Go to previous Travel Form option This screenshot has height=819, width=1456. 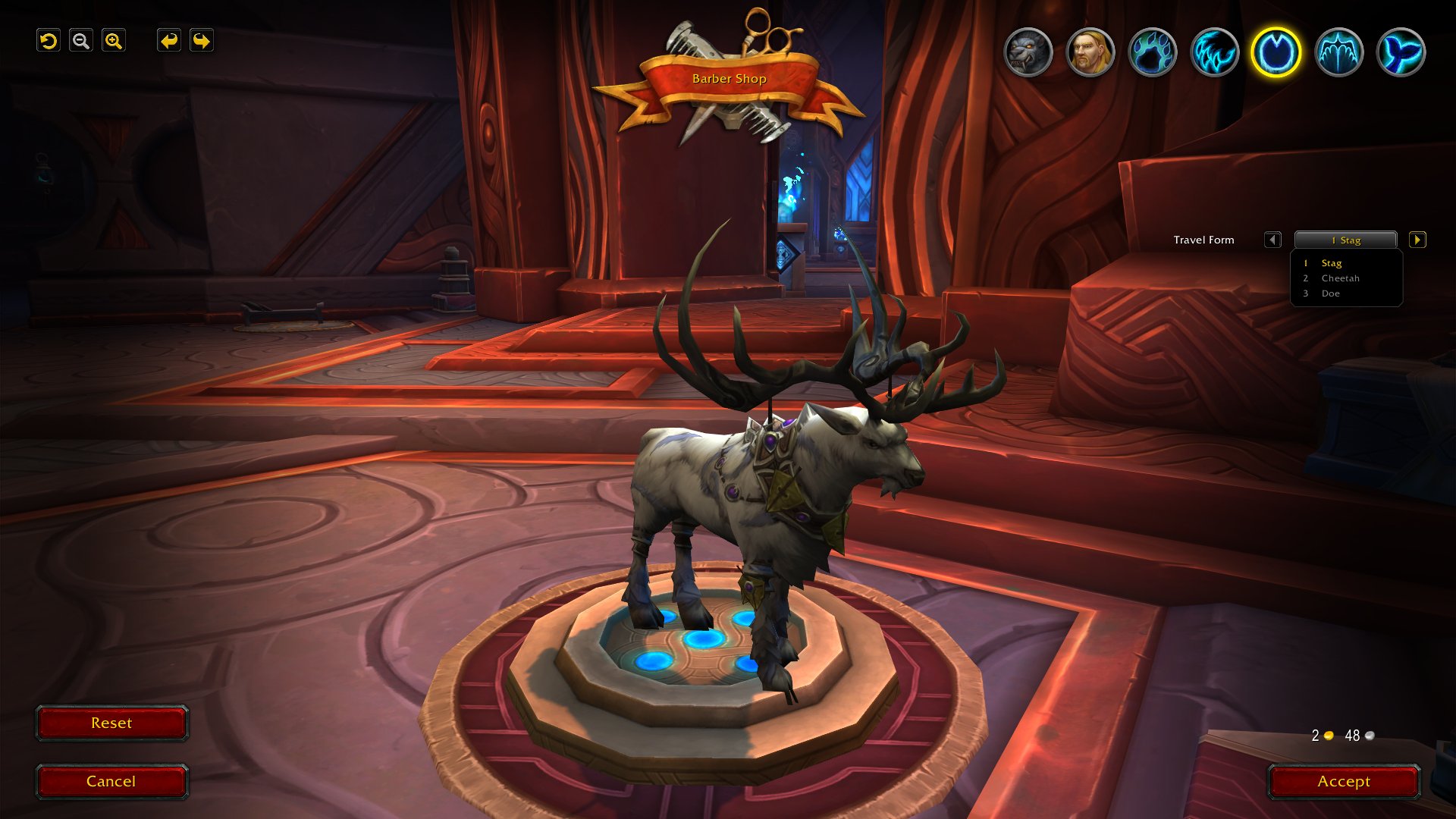coord(1272,240)
